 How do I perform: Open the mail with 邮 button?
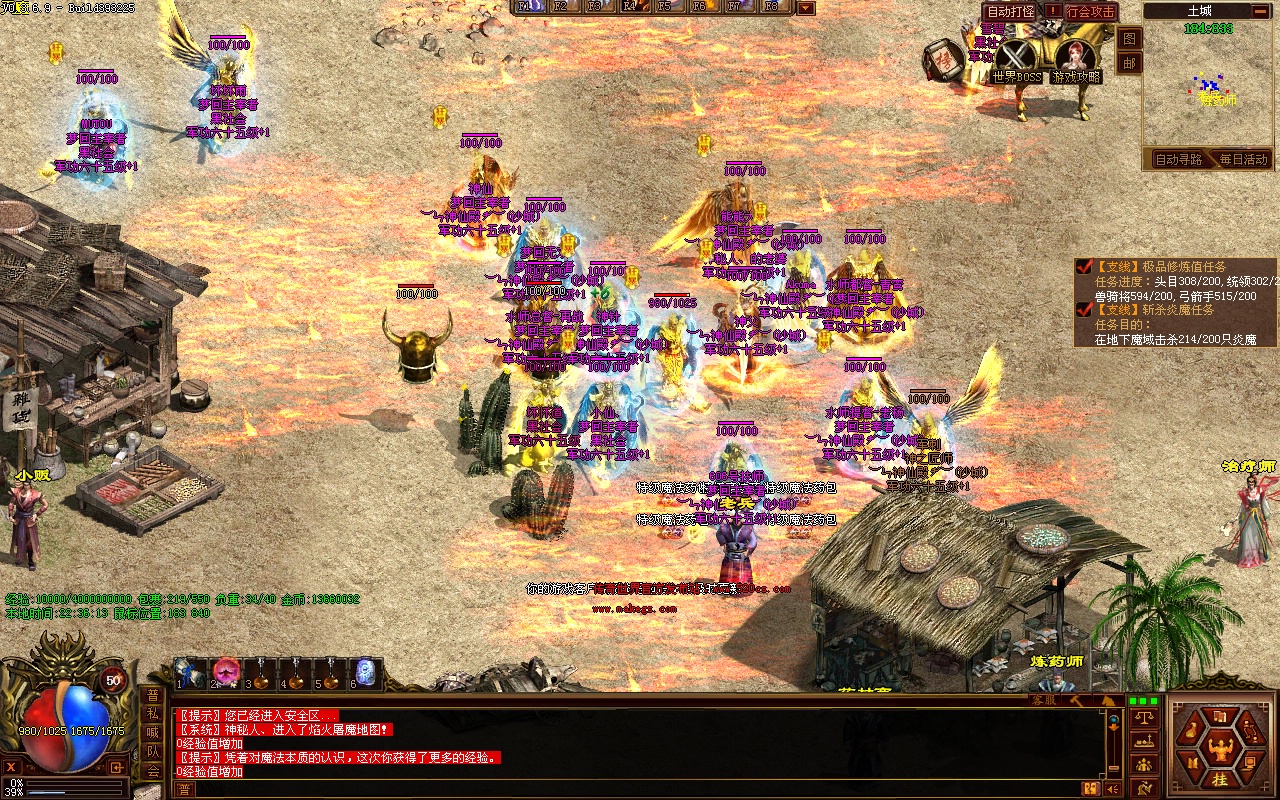(1129, 63)
